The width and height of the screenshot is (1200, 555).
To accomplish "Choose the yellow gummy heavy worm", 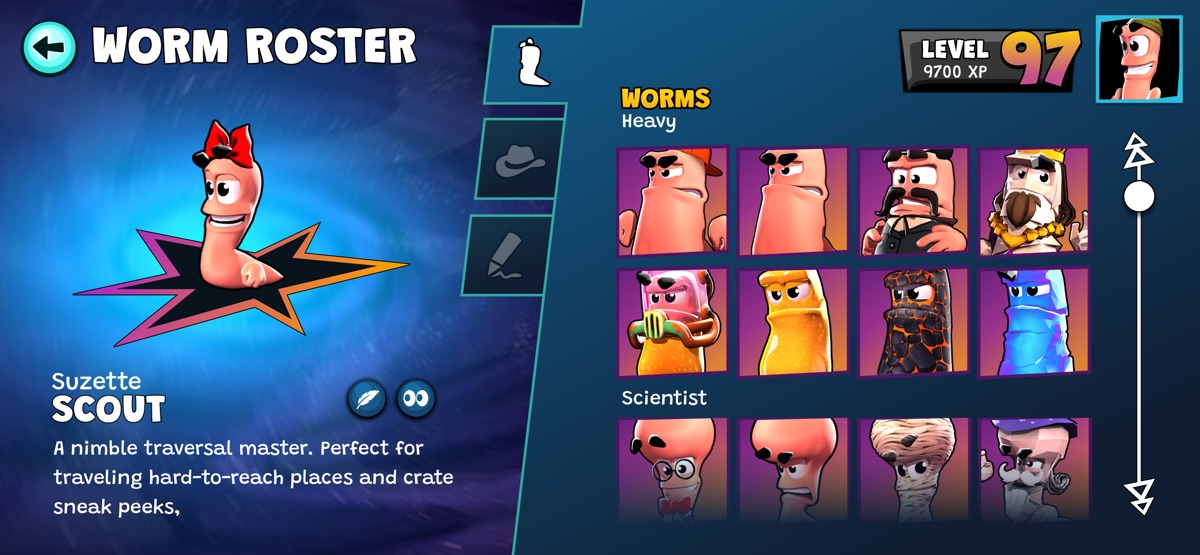I will pos(793,322).
